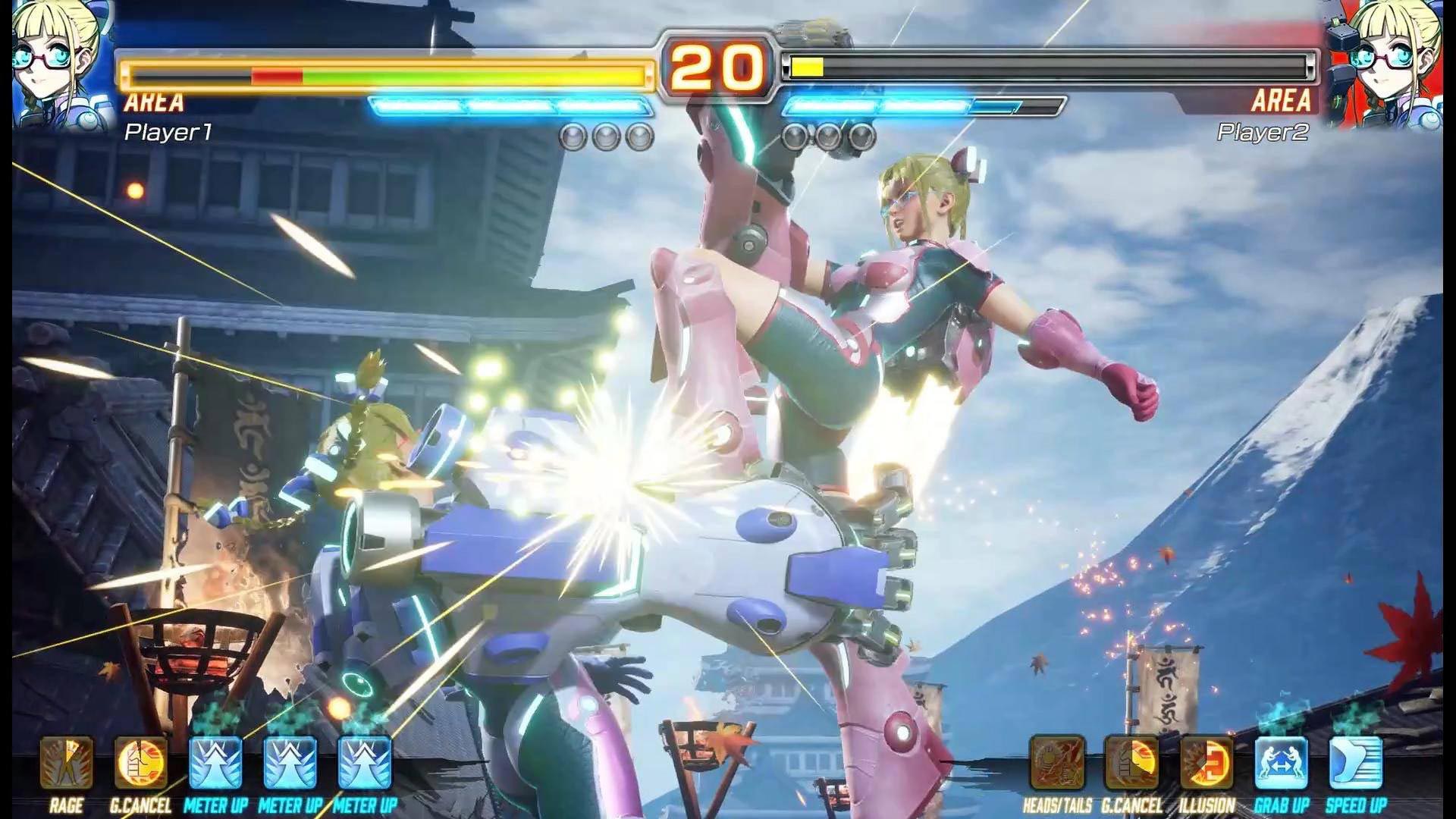Click the middle METER UP Gougi icon

[x=291, y=762]
